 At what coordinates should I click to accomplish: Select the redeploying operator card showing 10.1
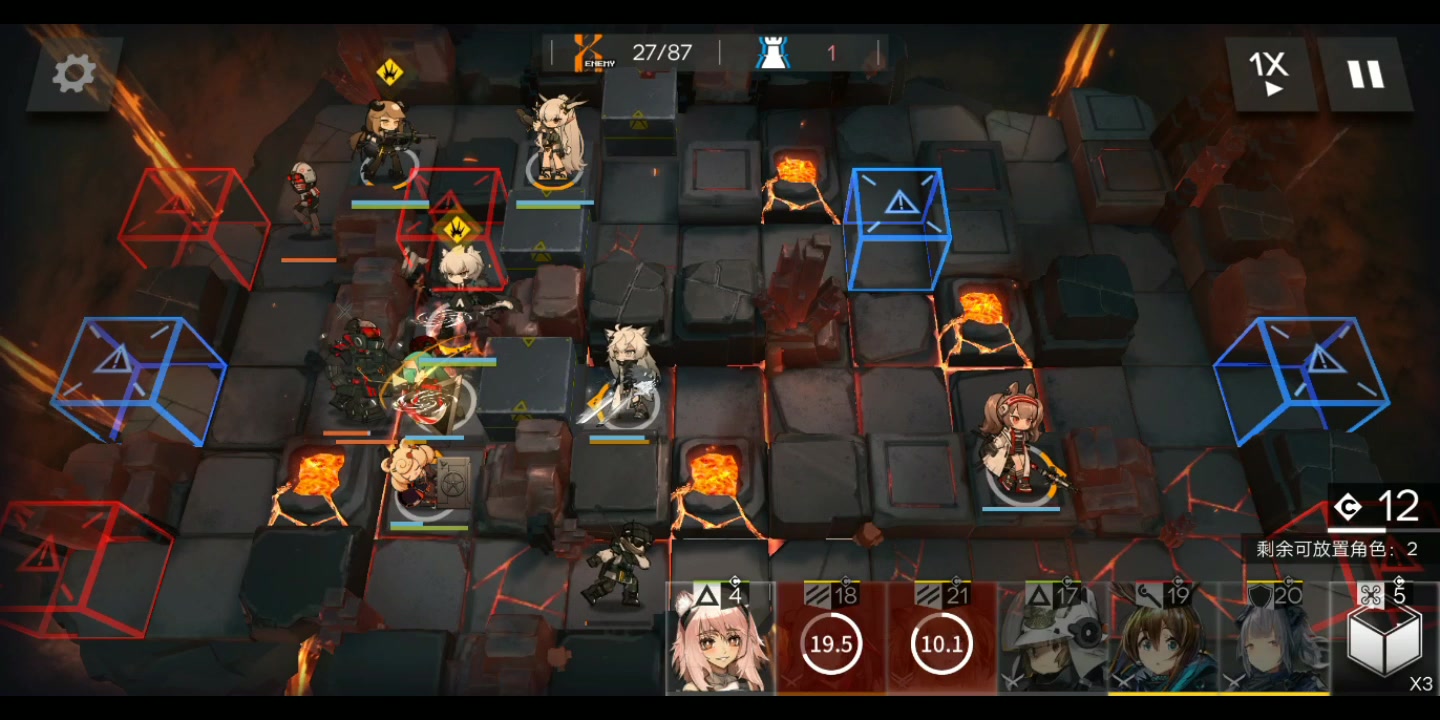(941, 640)
